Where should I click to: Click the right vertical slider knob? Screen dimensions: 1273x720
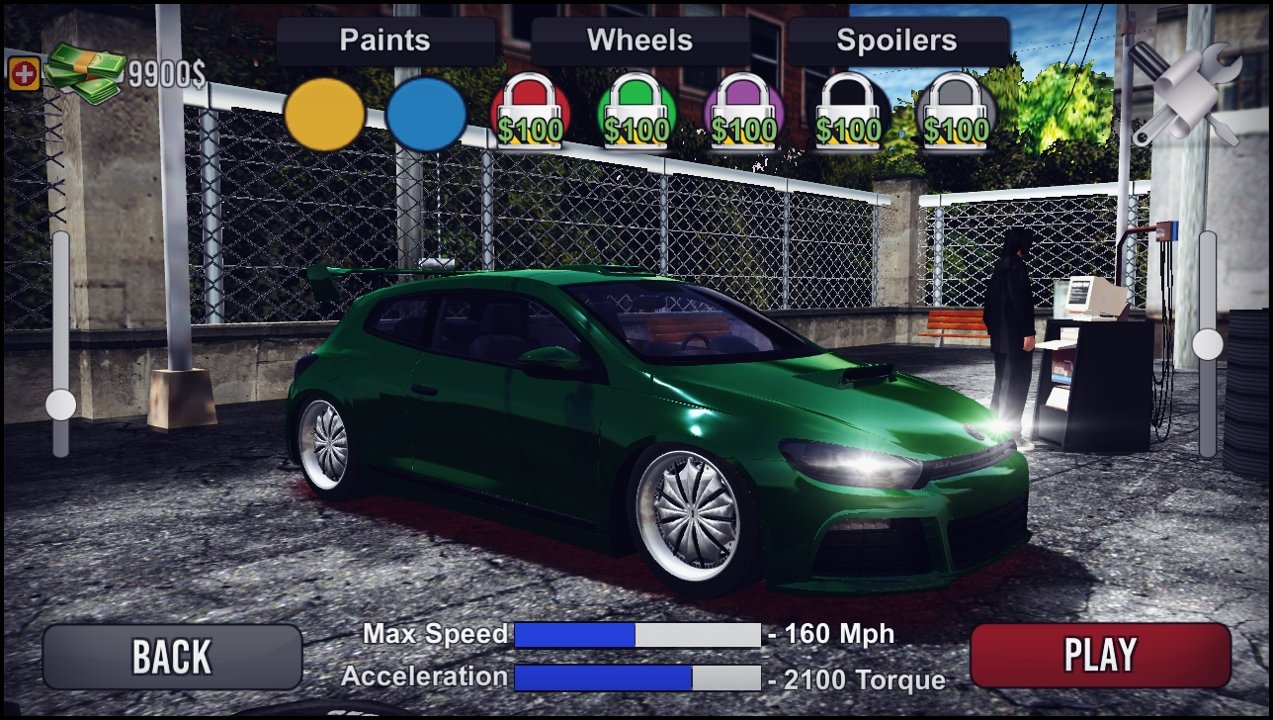1208,345
